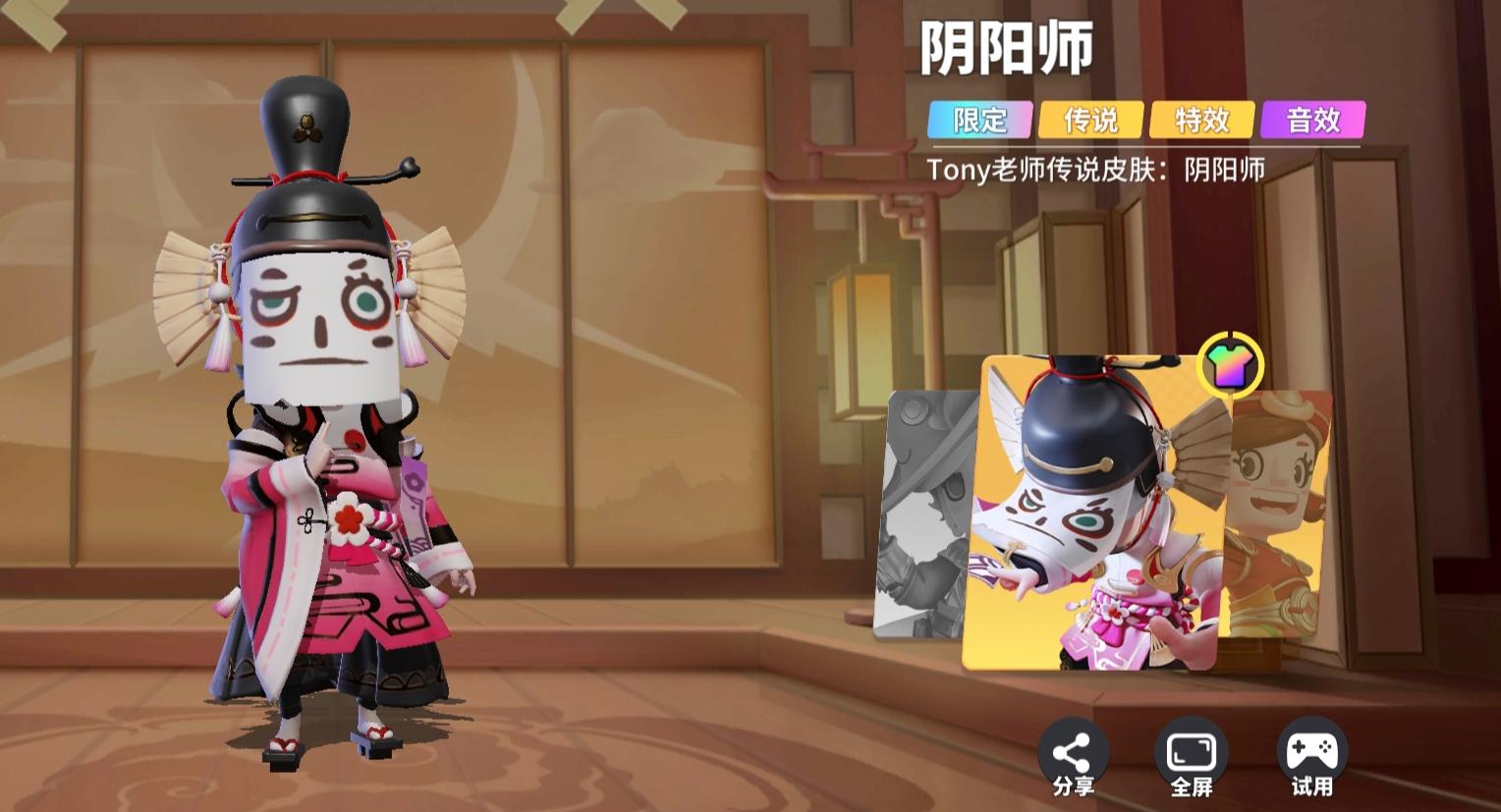Select the 限定 limited tab
This screenshot has width=1501, height=812.
click(978, 120)
